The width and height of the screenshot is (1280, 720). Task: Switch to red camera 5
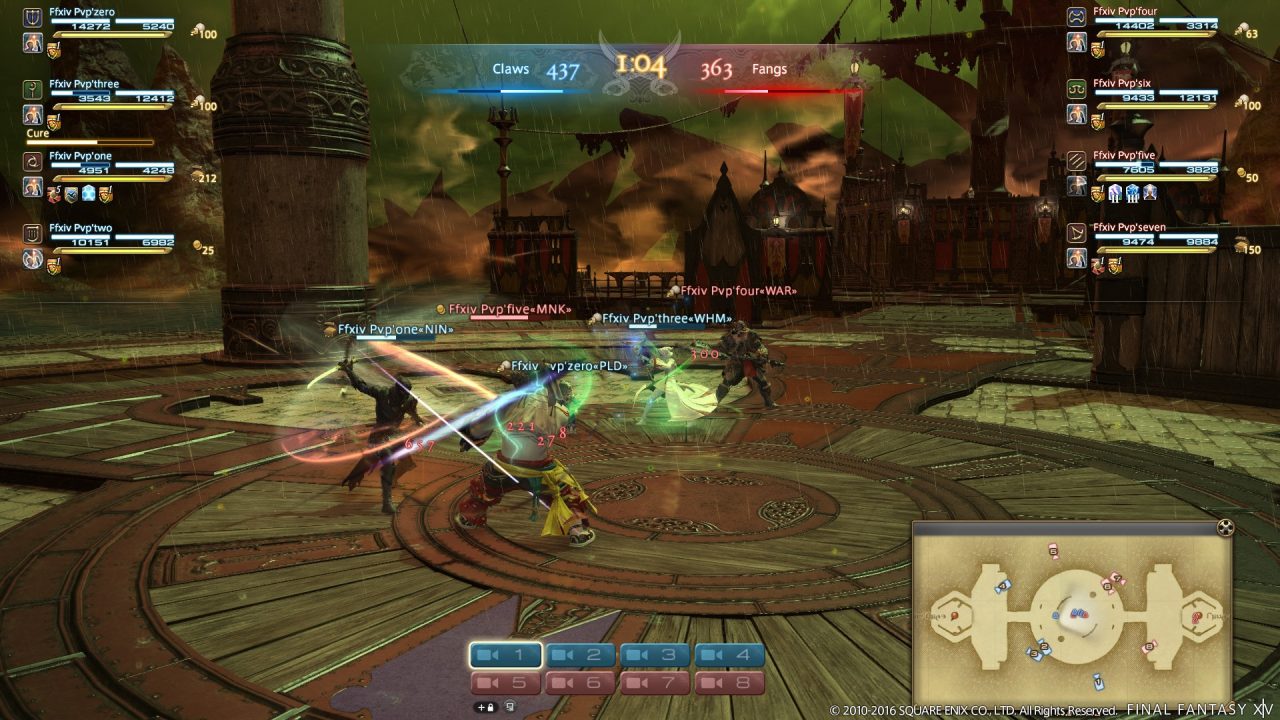tap(506, 683)
